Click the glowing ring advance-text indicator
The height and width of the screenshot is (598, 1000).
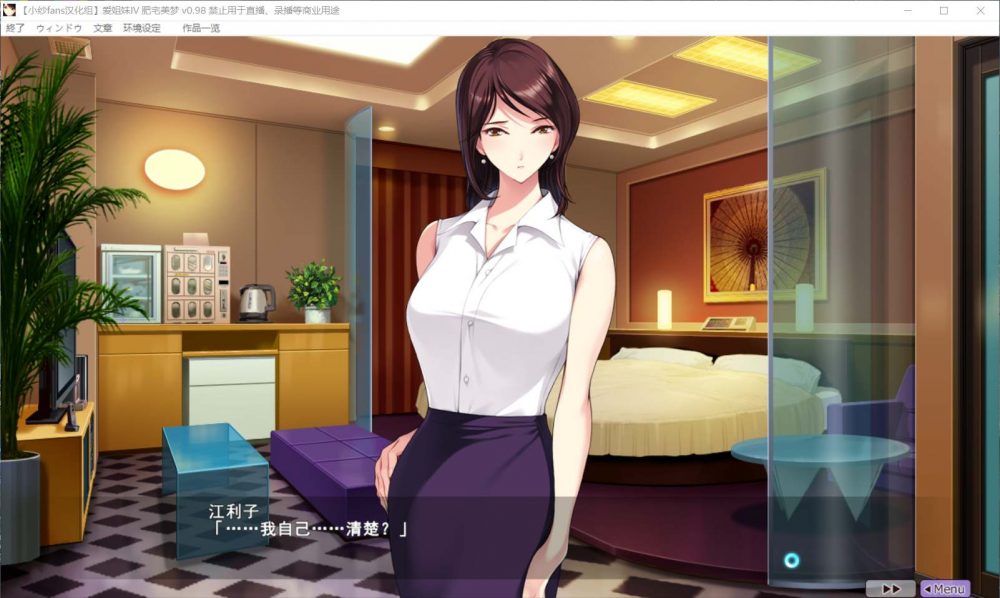792,560
